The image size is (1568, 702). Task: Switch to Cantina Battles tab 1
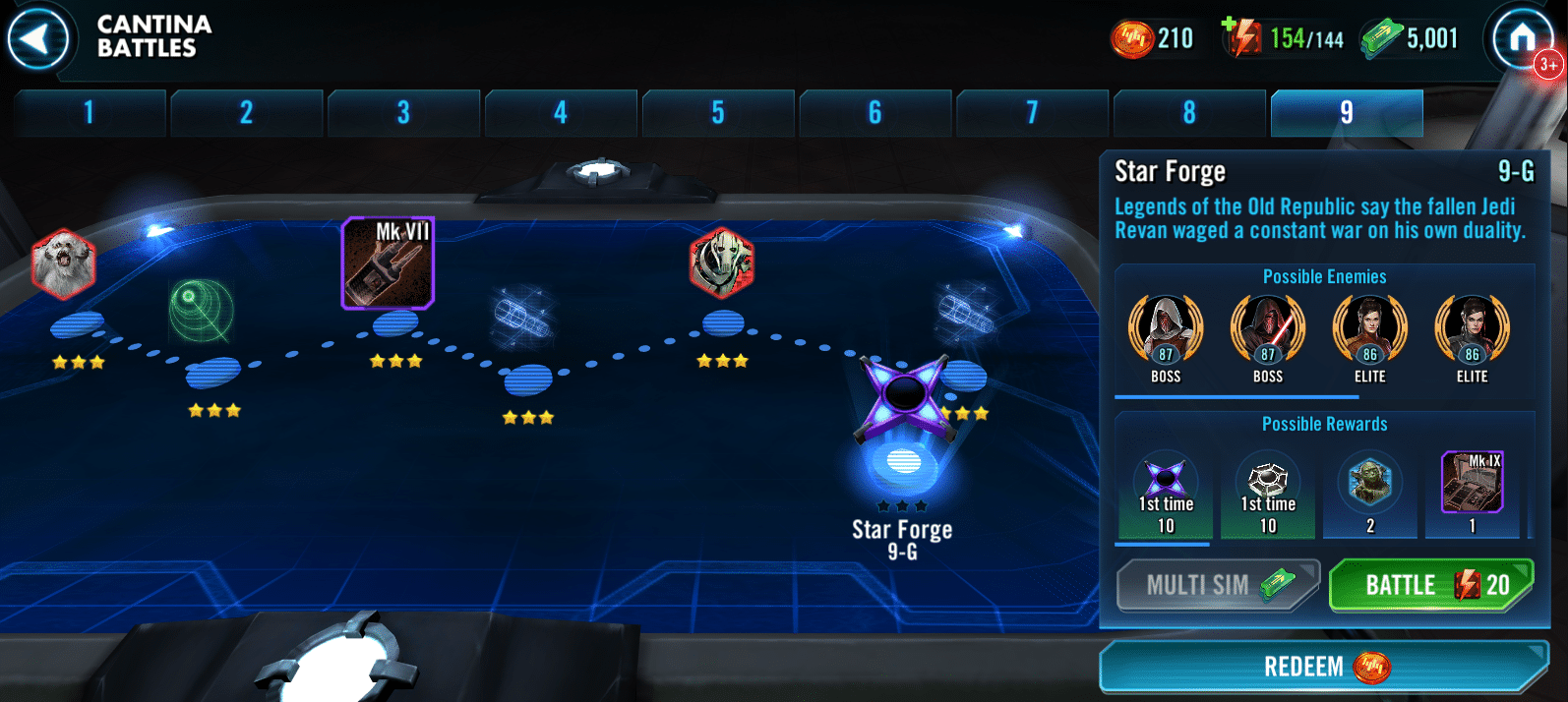[90, 113]
